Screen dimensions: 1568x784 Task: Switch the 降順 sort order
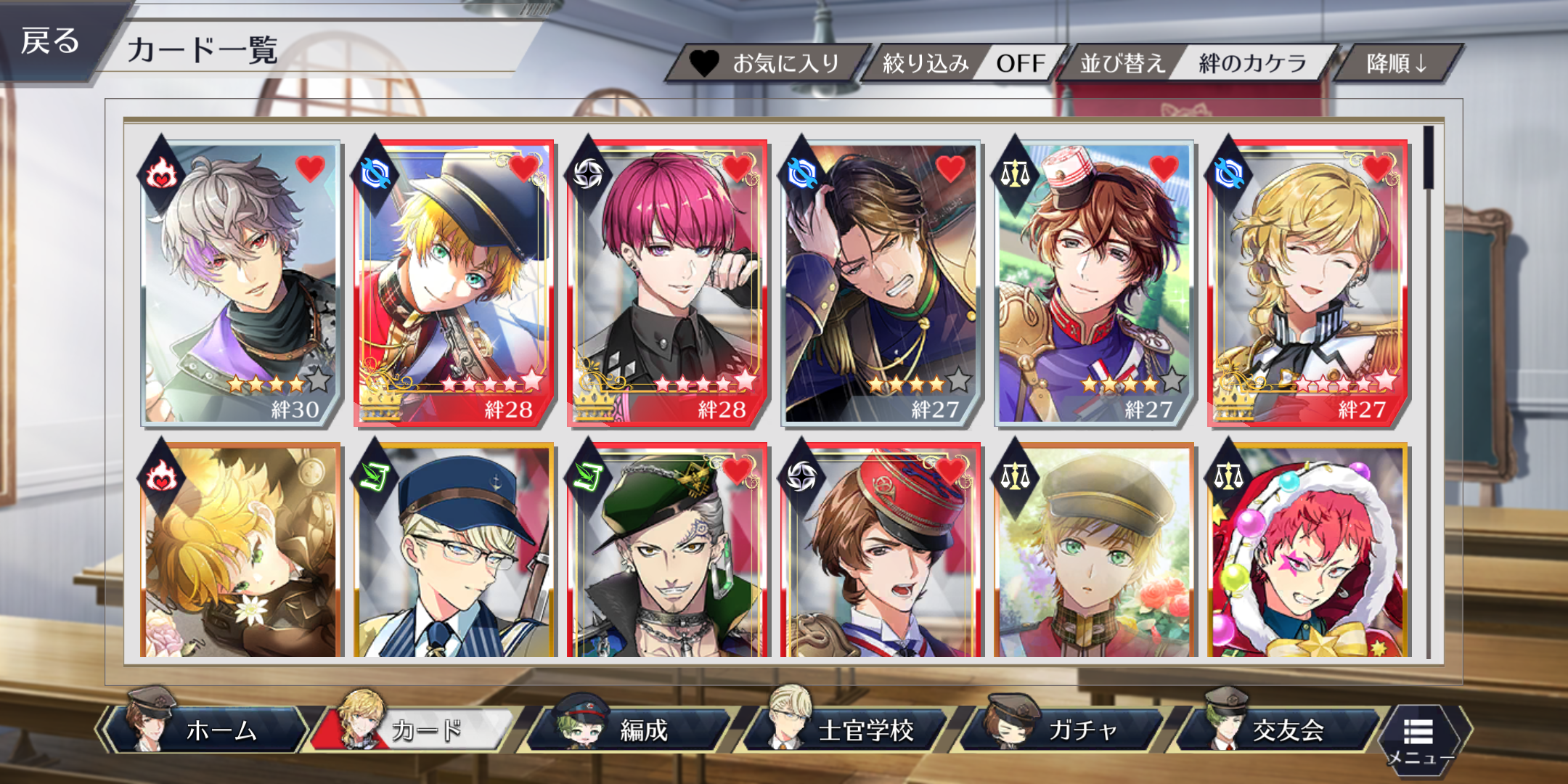[1397, 64]
